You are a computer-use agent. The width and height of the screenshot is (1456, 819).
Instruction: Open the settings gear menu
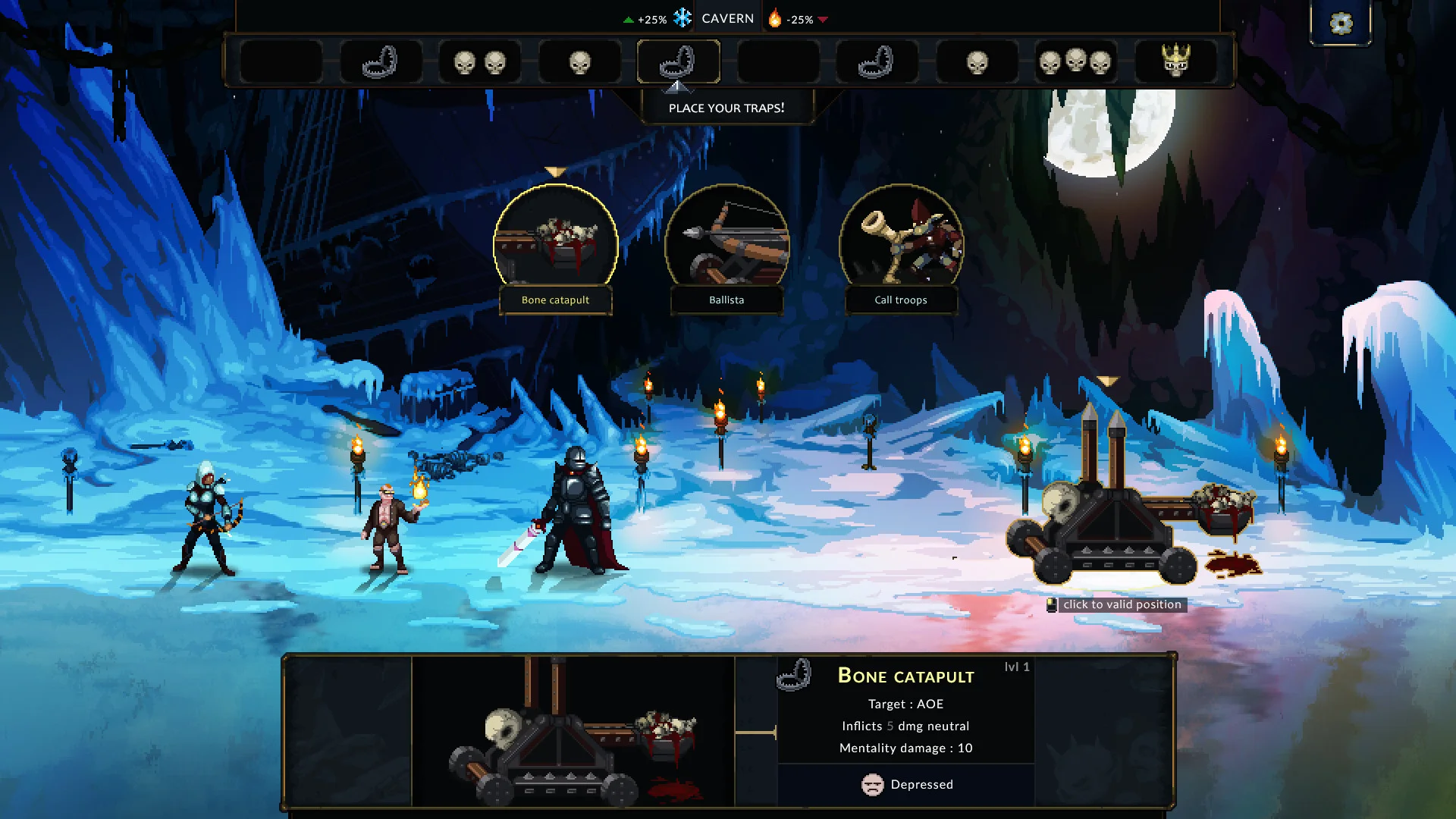1341,24
